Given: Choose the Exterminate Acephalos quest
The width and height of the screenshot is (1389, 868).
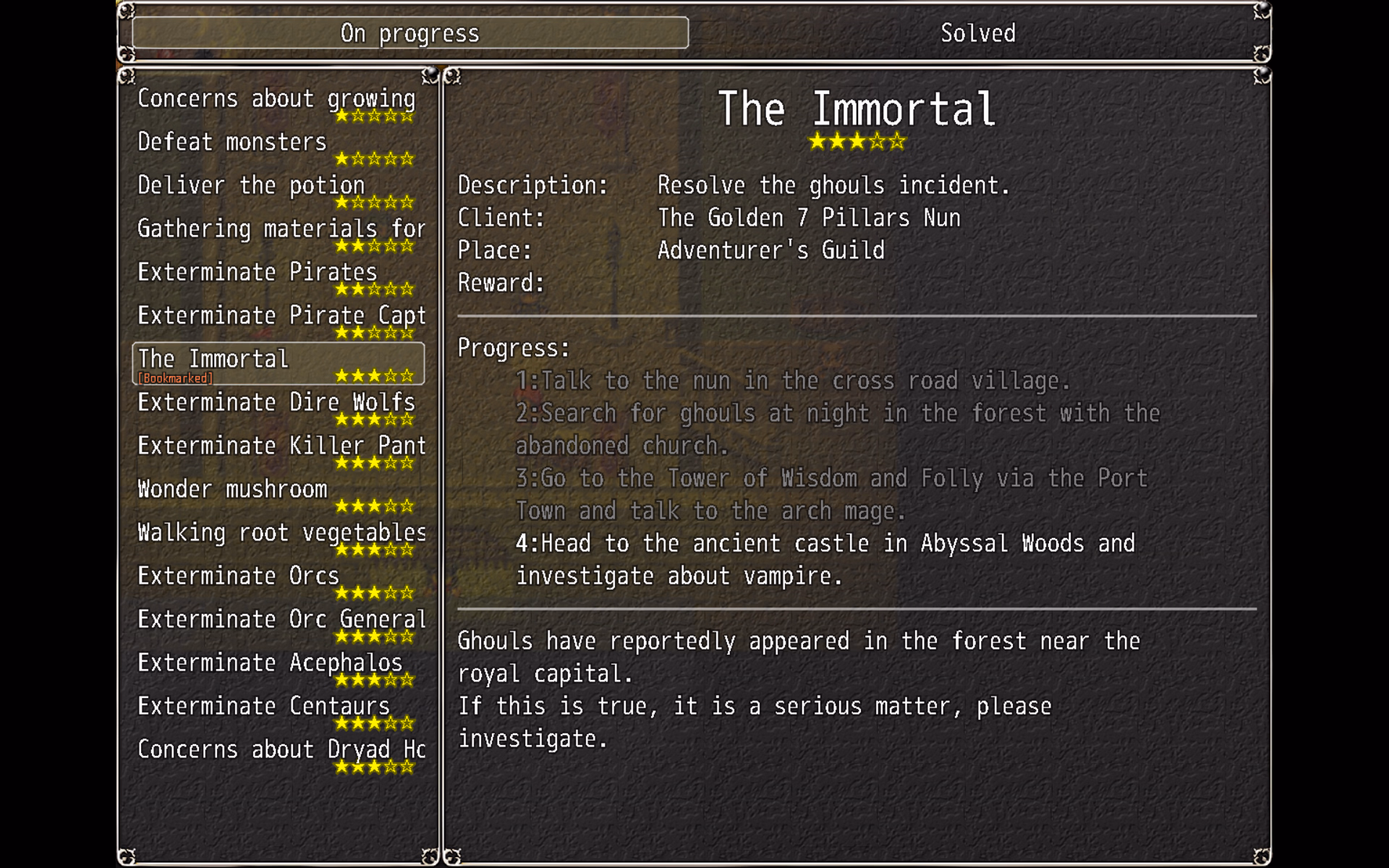Looking at the screenshot, I should point(277,667).
